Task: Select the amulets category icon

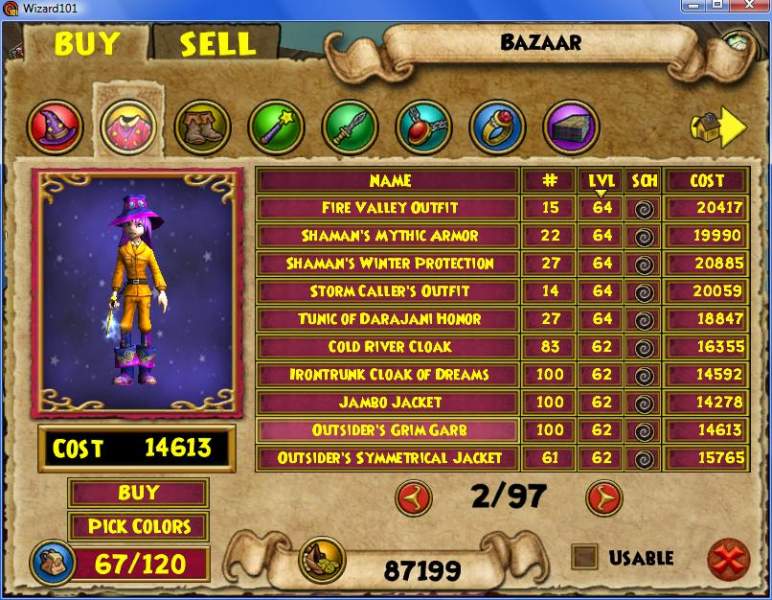Action: pos(423,127)
